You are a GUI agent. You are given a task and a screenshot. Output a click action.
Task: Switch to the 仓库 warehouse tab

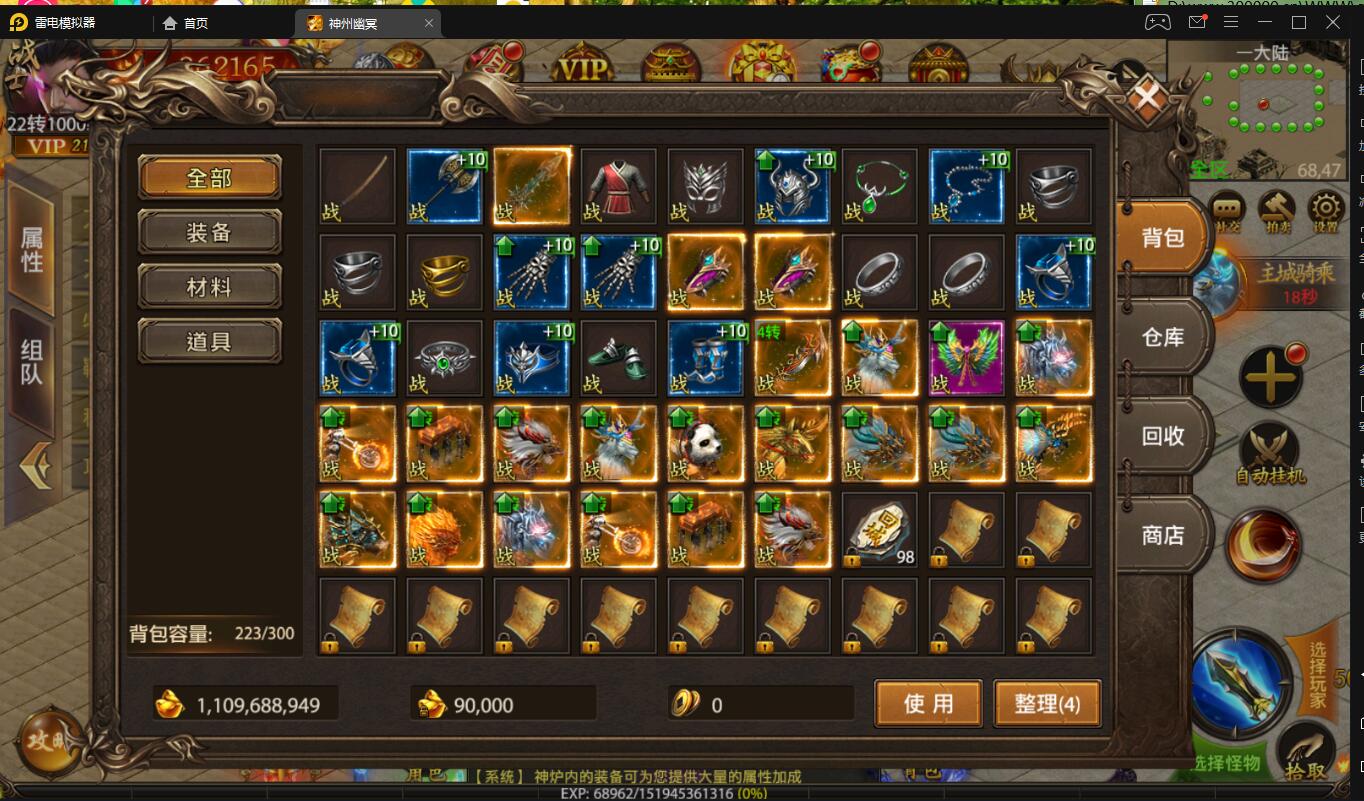click(x=1162, y=337)
